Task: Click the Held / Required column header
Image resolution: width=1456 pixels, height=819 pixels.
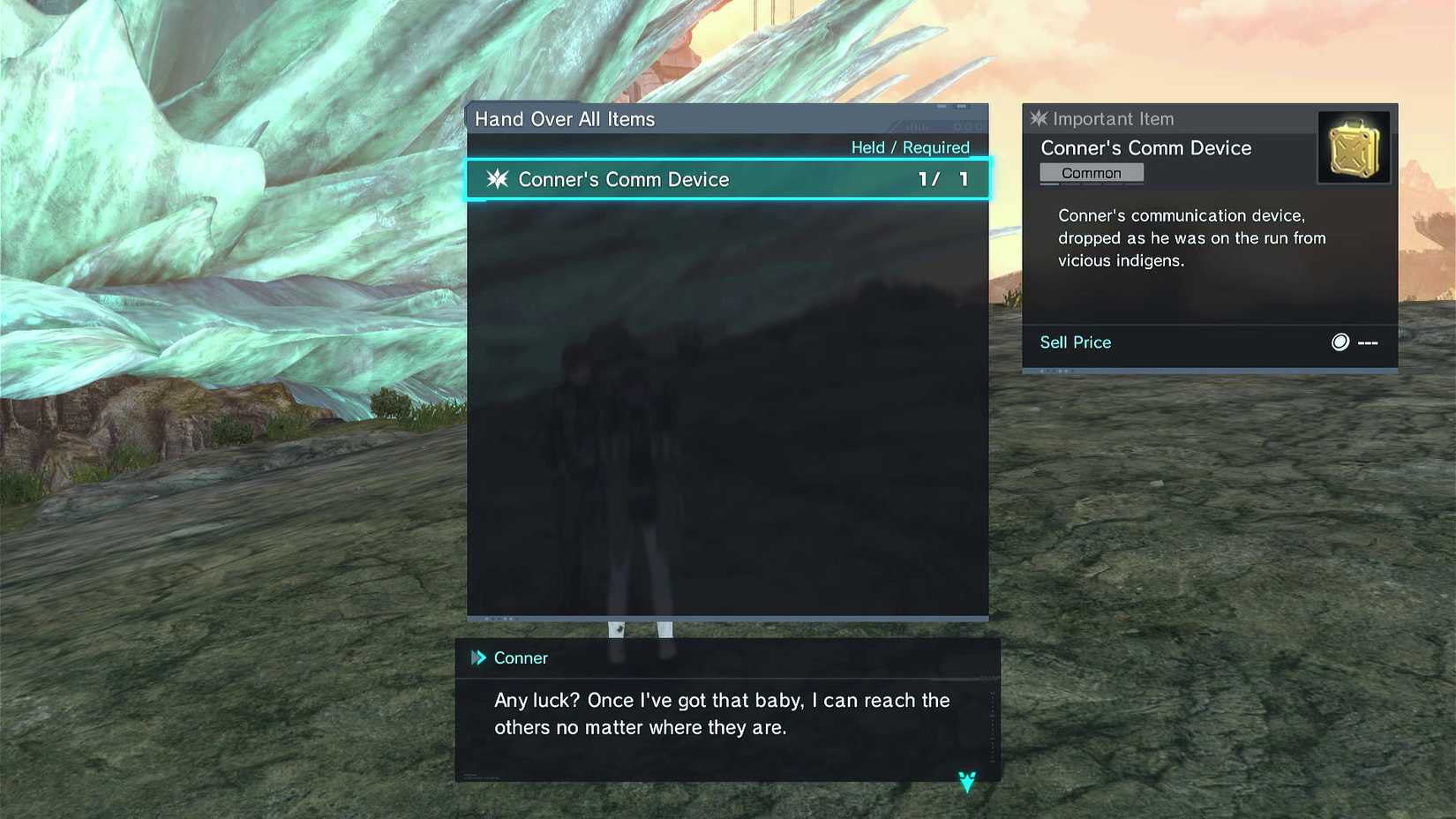Action: click(910, 147)
